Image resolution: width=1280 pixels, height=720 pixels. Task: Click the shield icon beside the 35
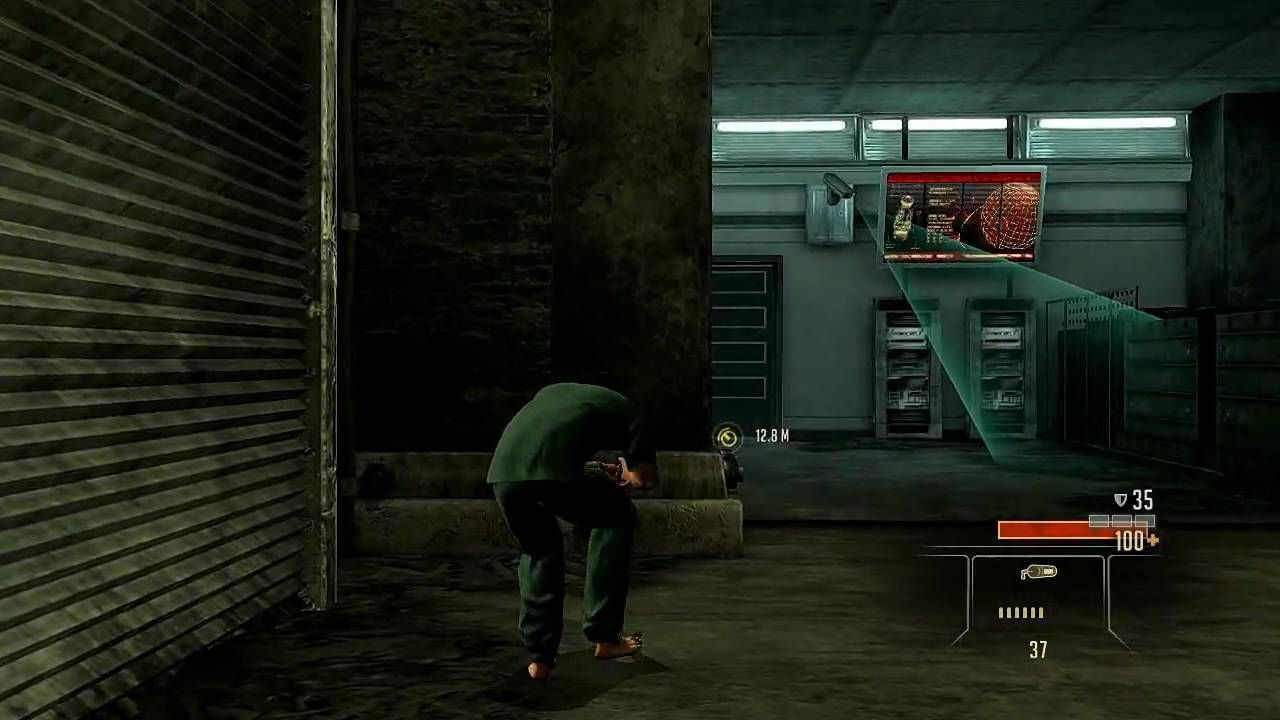(1121, 500)
